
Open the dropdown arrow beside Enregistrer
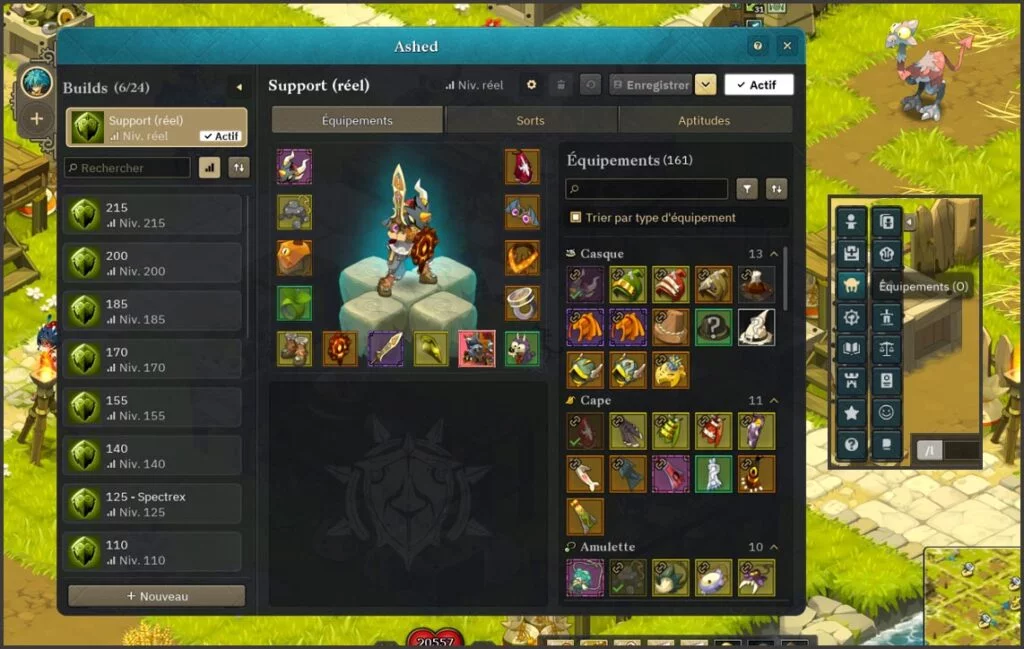pyautogui.click(x=706, y=85)
